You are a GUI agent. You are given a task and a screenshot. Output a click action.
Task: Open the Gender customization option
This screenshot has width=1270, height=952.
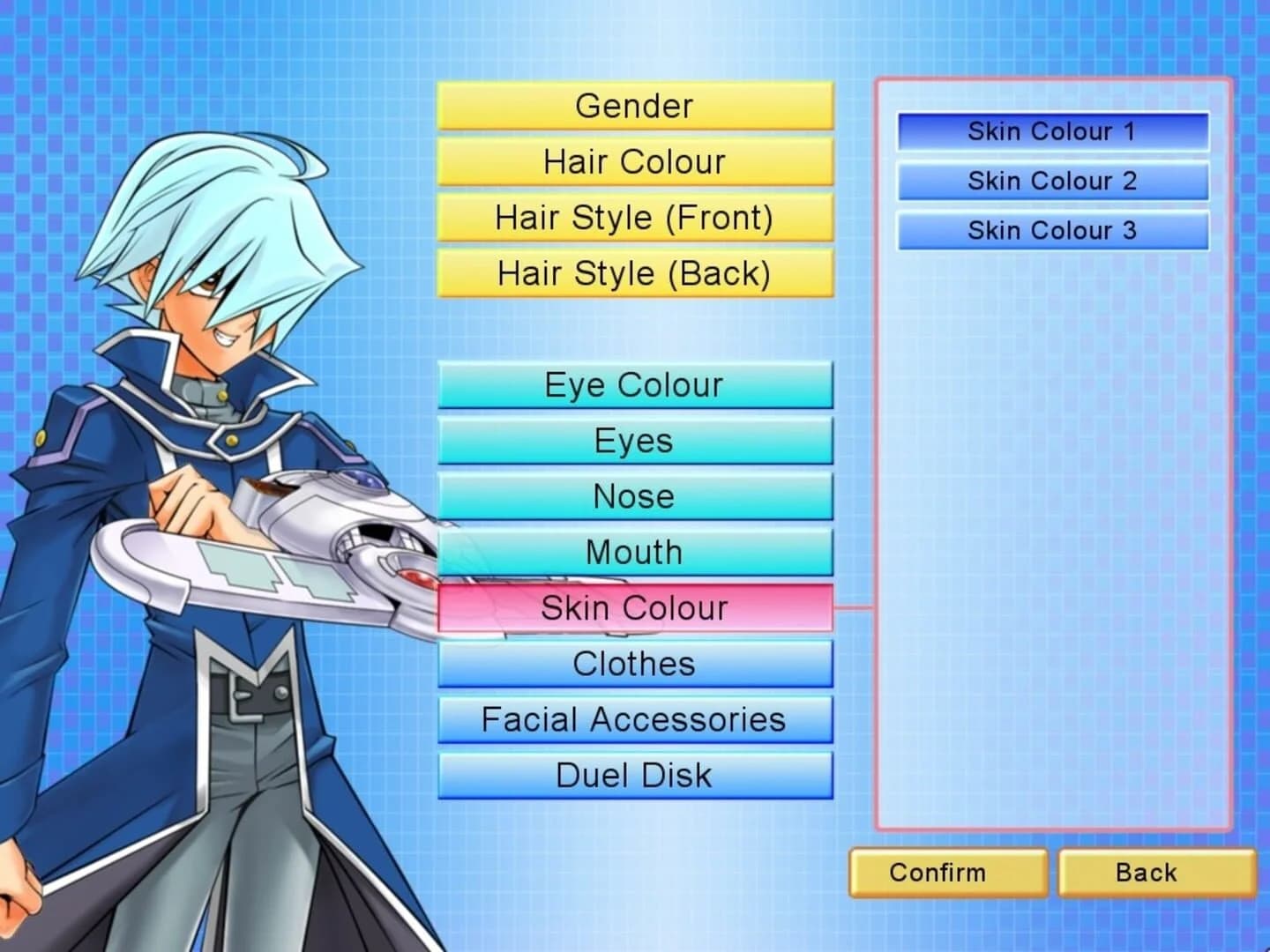[633, 106]
